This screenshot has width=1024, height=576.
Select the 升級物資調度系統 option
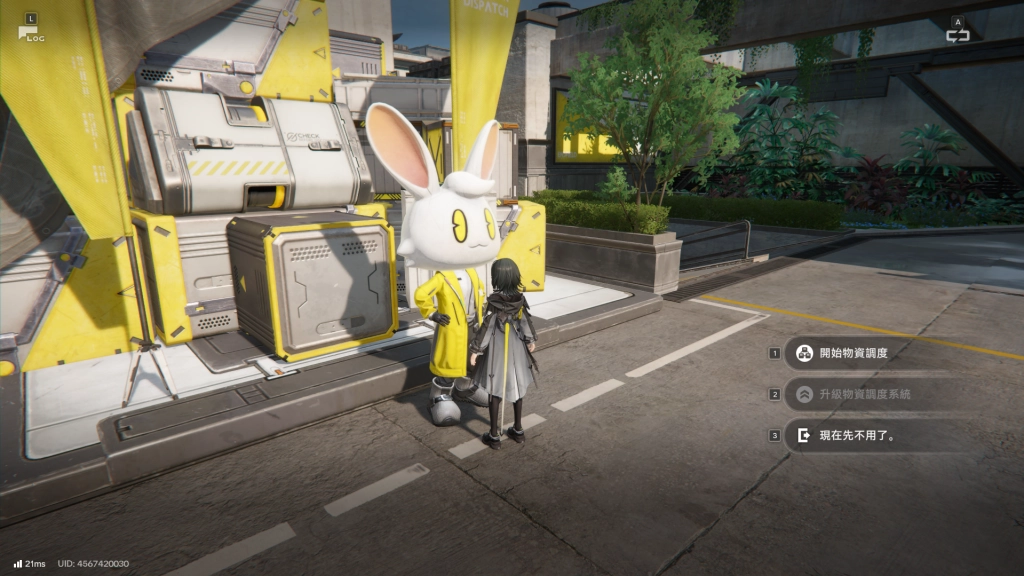click(864, 394)
